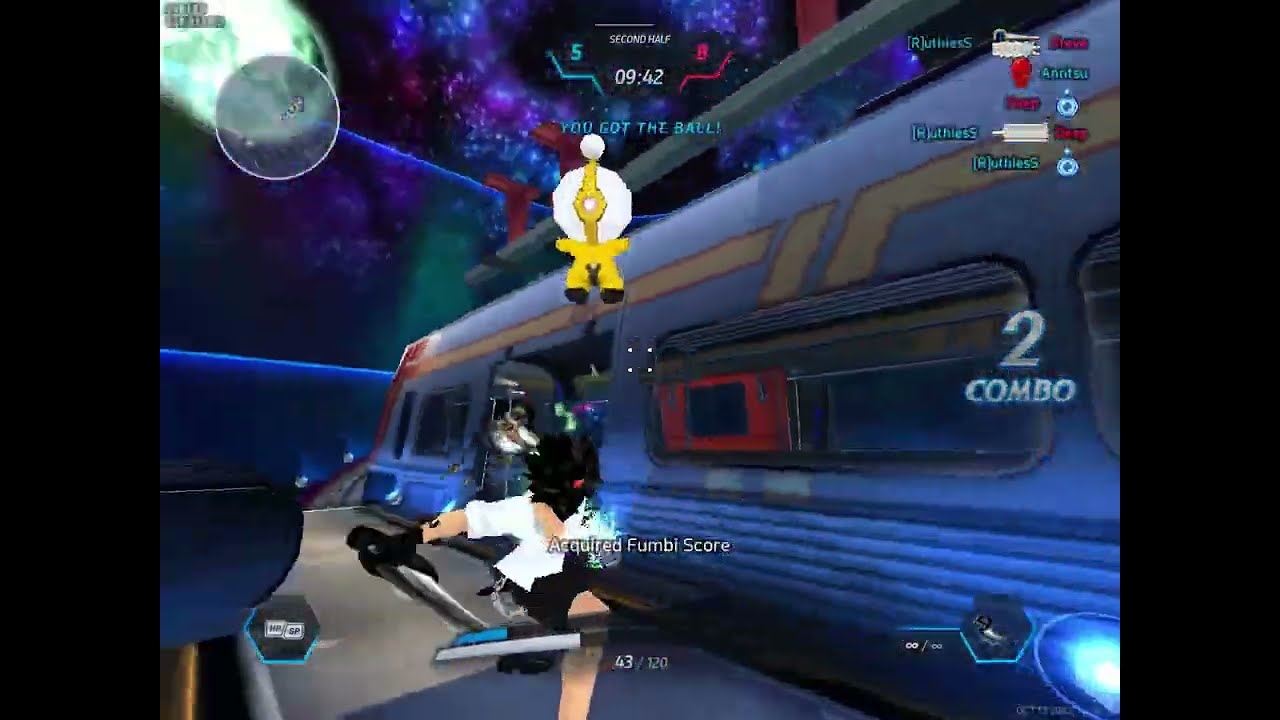The width and height of the screenshot is (1280, 720).
Task: Select the HP/SP hexagon indicator
Action: pyautogui.click(x=283, y=630)
